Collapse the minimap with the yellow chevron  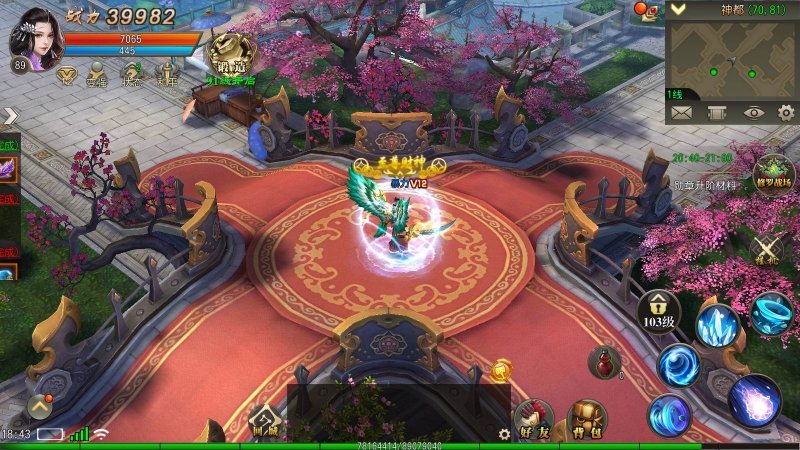pos(678,9)
